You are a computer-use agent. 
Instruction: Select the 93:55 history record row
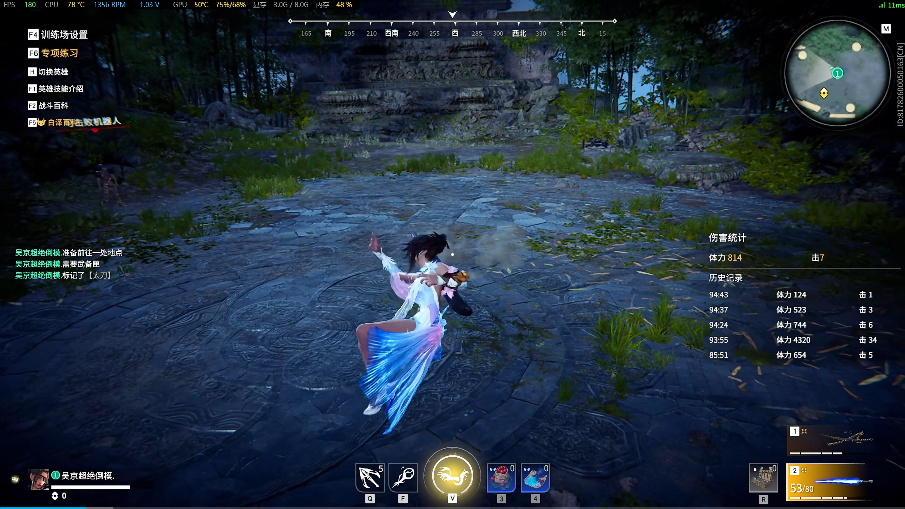click(790, 340)
